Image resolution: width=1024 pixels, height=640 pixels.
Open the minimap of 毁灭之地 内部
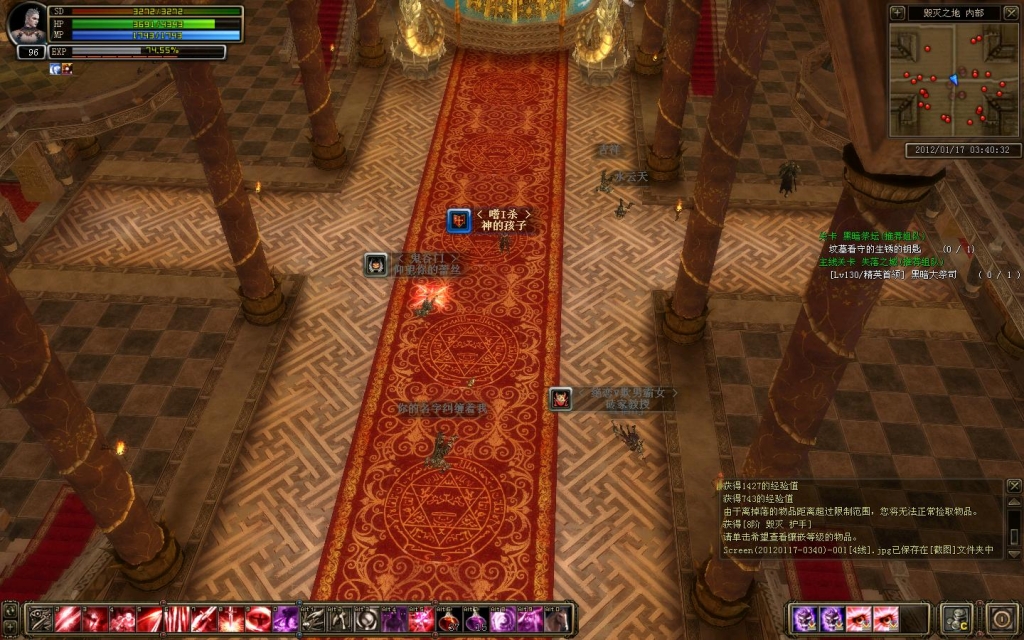pyautogui.click(x=954, y=80)
